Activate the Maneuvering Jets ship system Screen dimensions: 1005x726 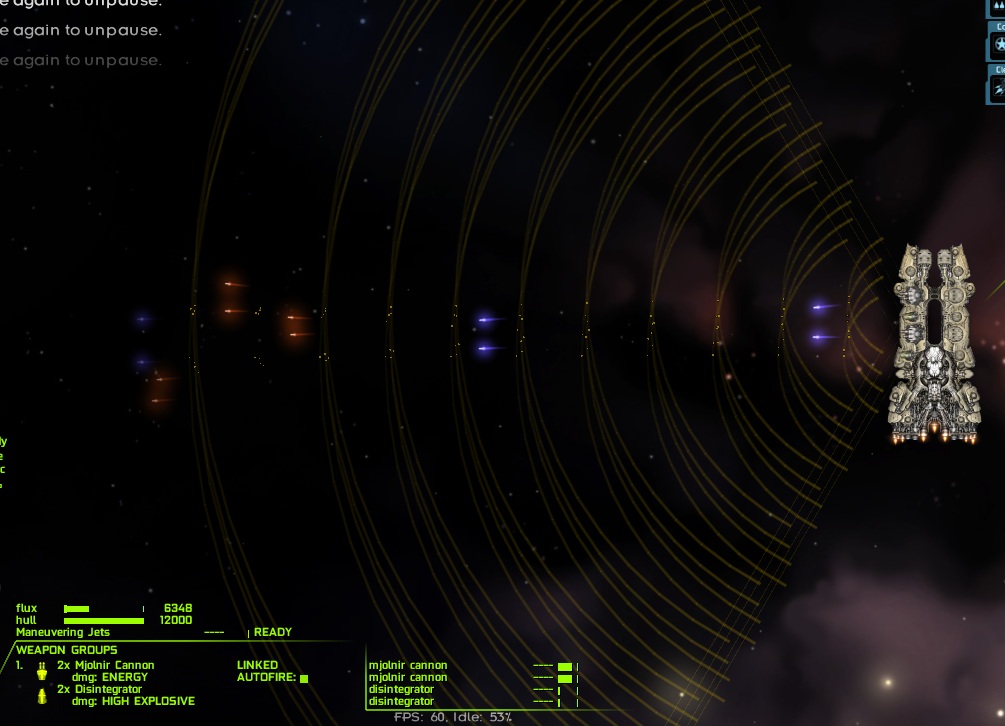[63, 632]
